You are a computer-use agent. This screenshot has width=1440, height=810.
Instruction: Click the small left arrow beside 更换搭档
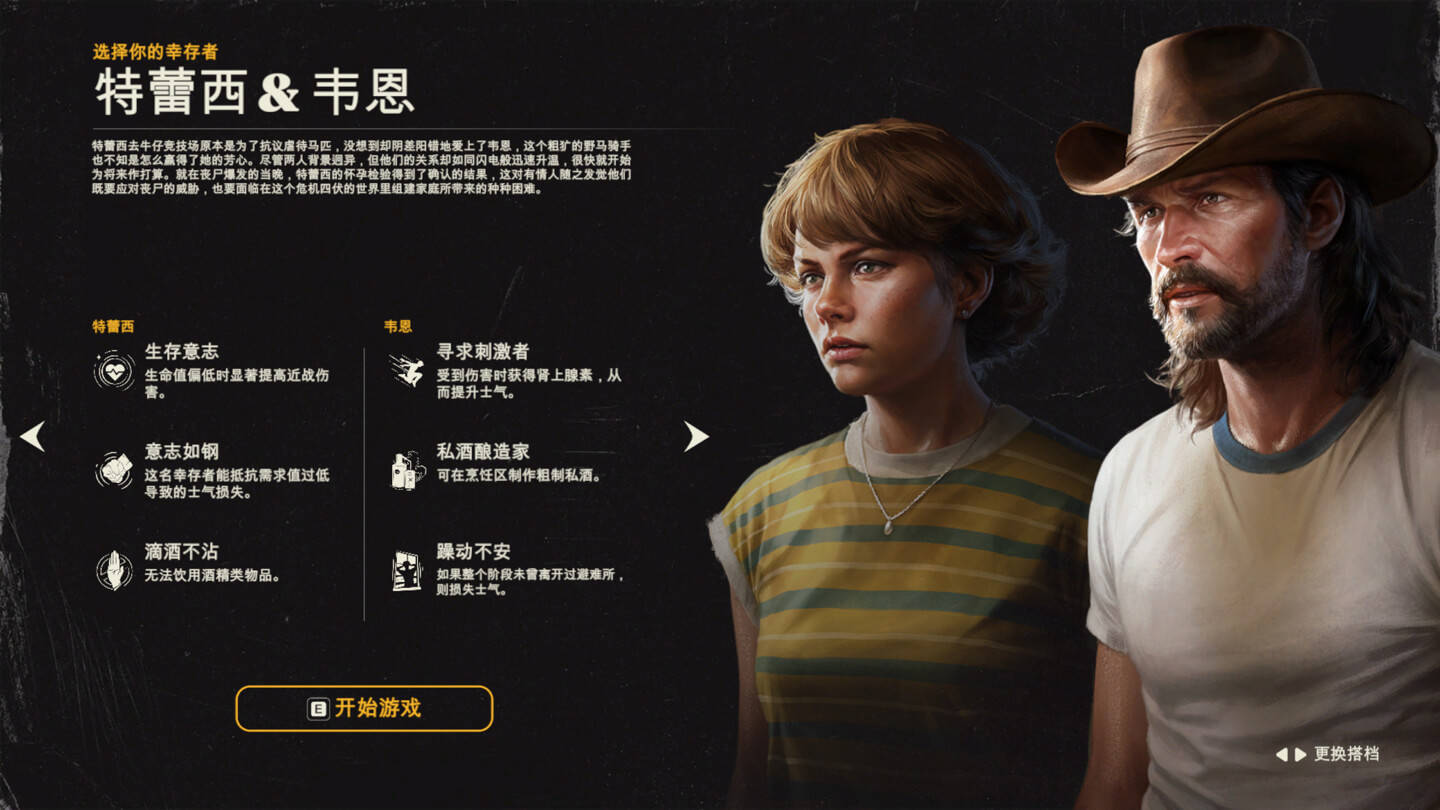pos(1281,755)
